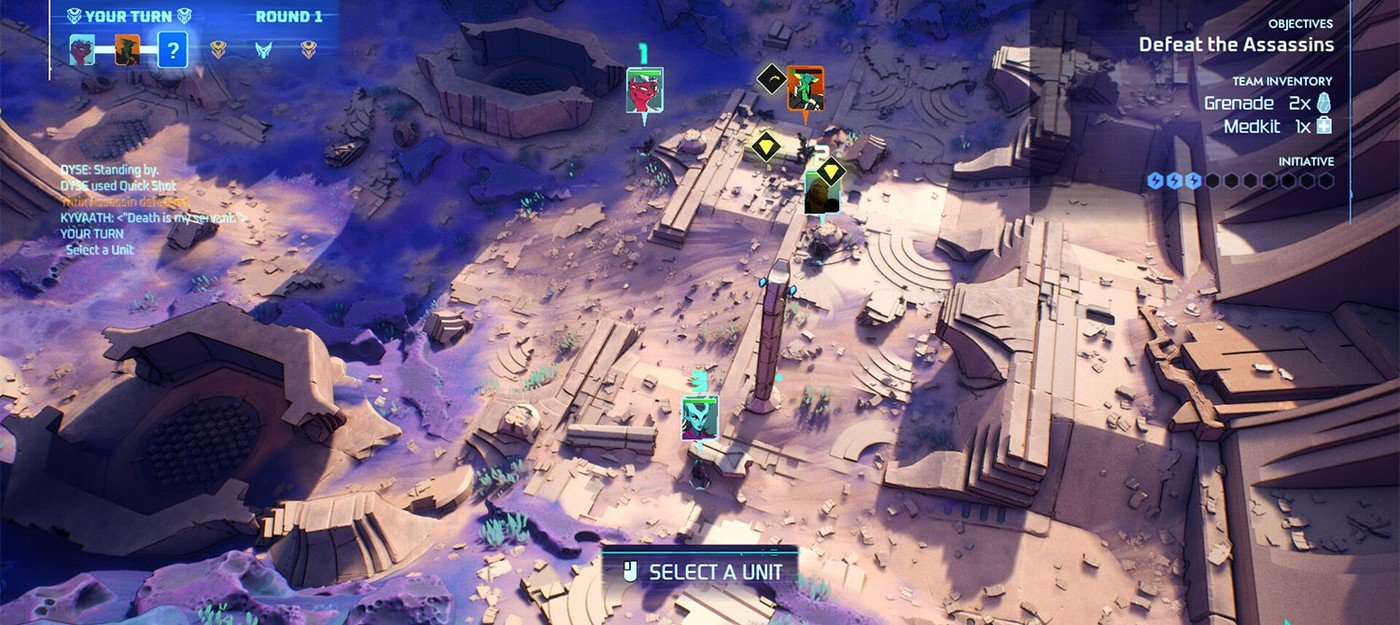The height and width of the screenshot is (625, 1400).
Task: Select unit 2 portrait marker
Action: pos(821,192)
